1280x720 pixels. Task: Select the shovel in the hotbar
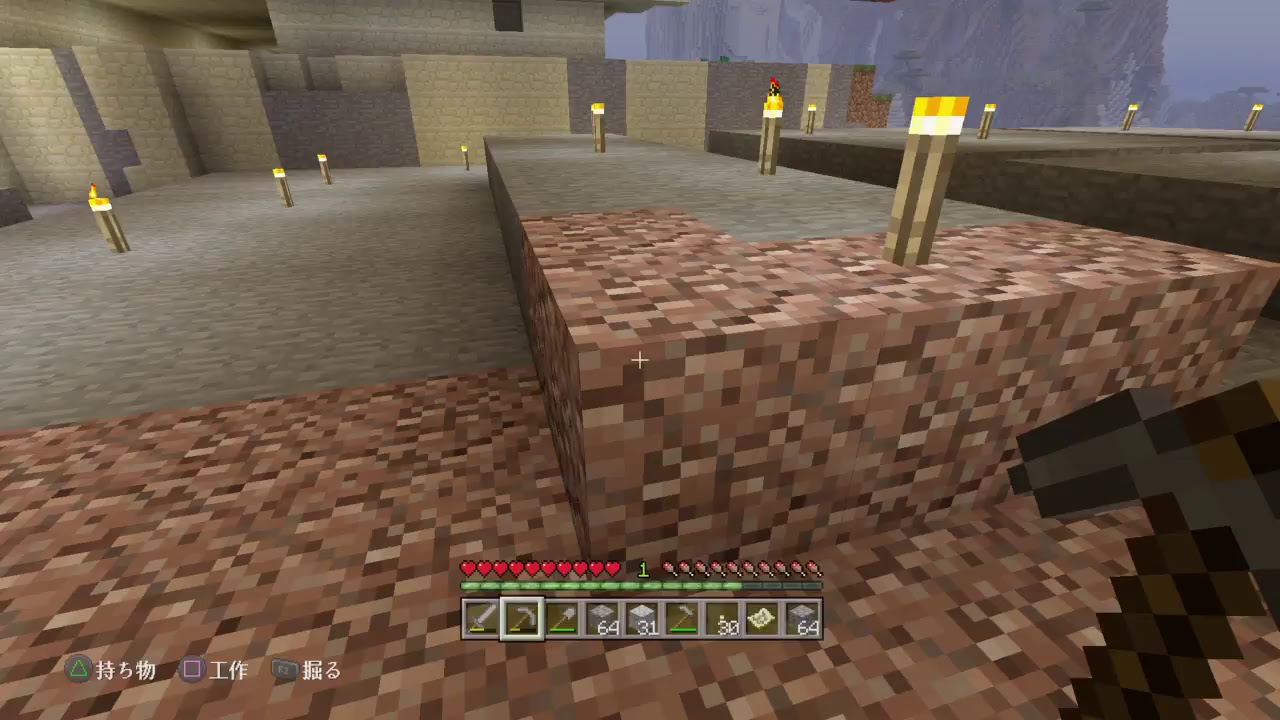(x=563, y=620)
